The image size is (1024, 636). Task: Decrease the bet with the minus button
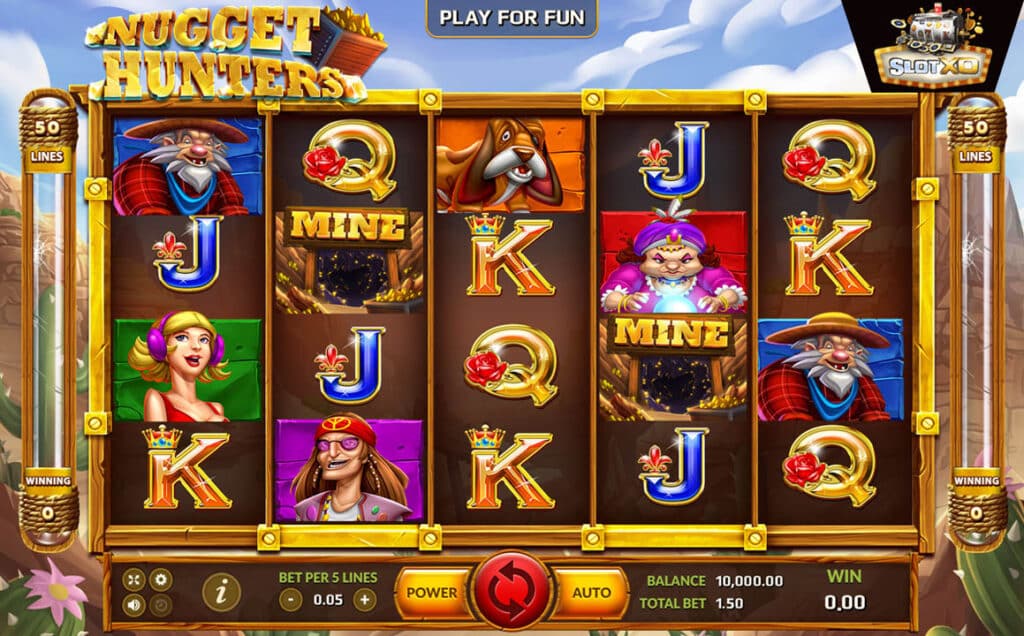pyautogui.click(x=290, y=600)
